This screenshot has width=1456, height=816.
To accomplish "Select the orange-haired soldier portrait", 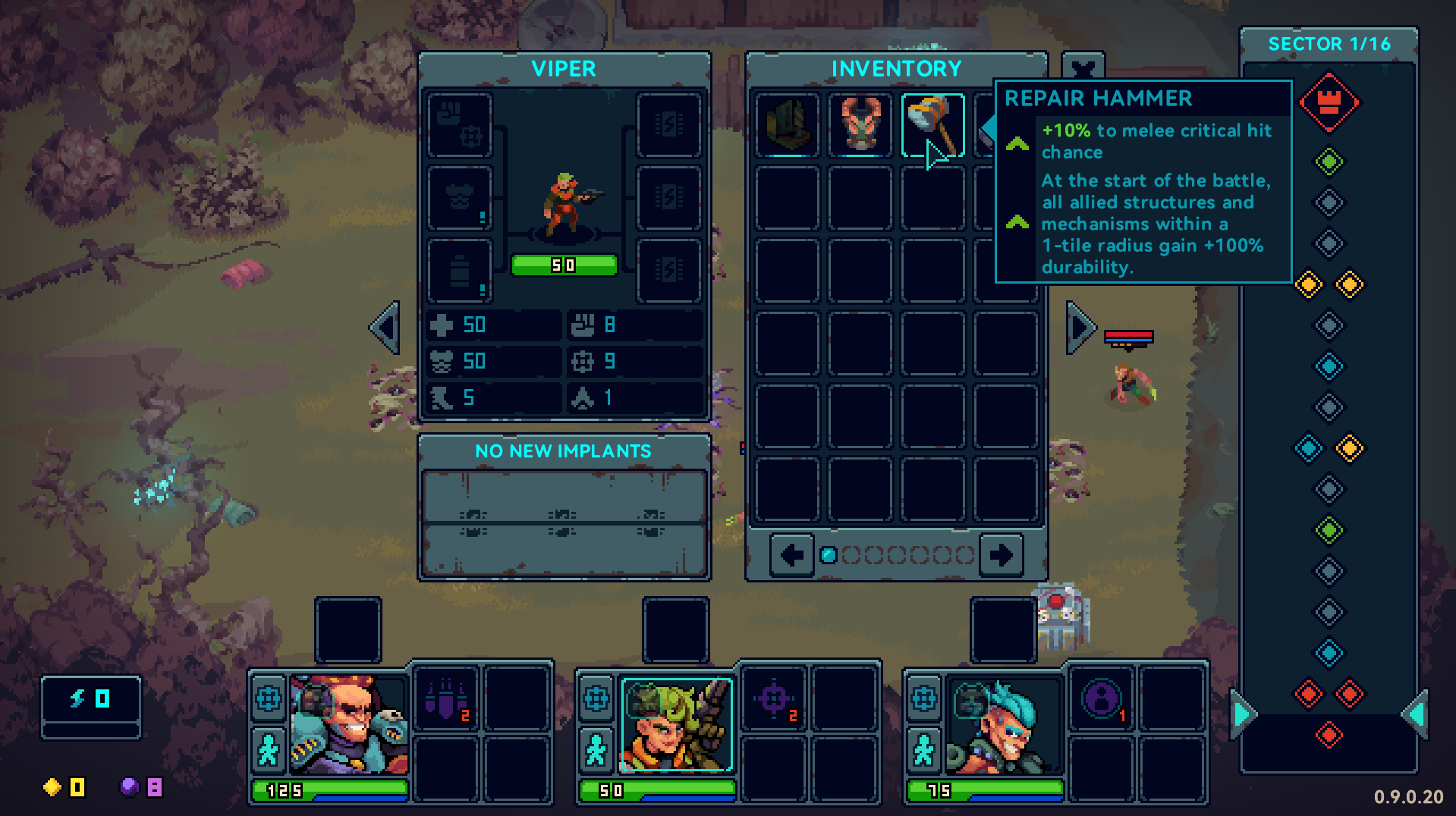I will [348, 724].
